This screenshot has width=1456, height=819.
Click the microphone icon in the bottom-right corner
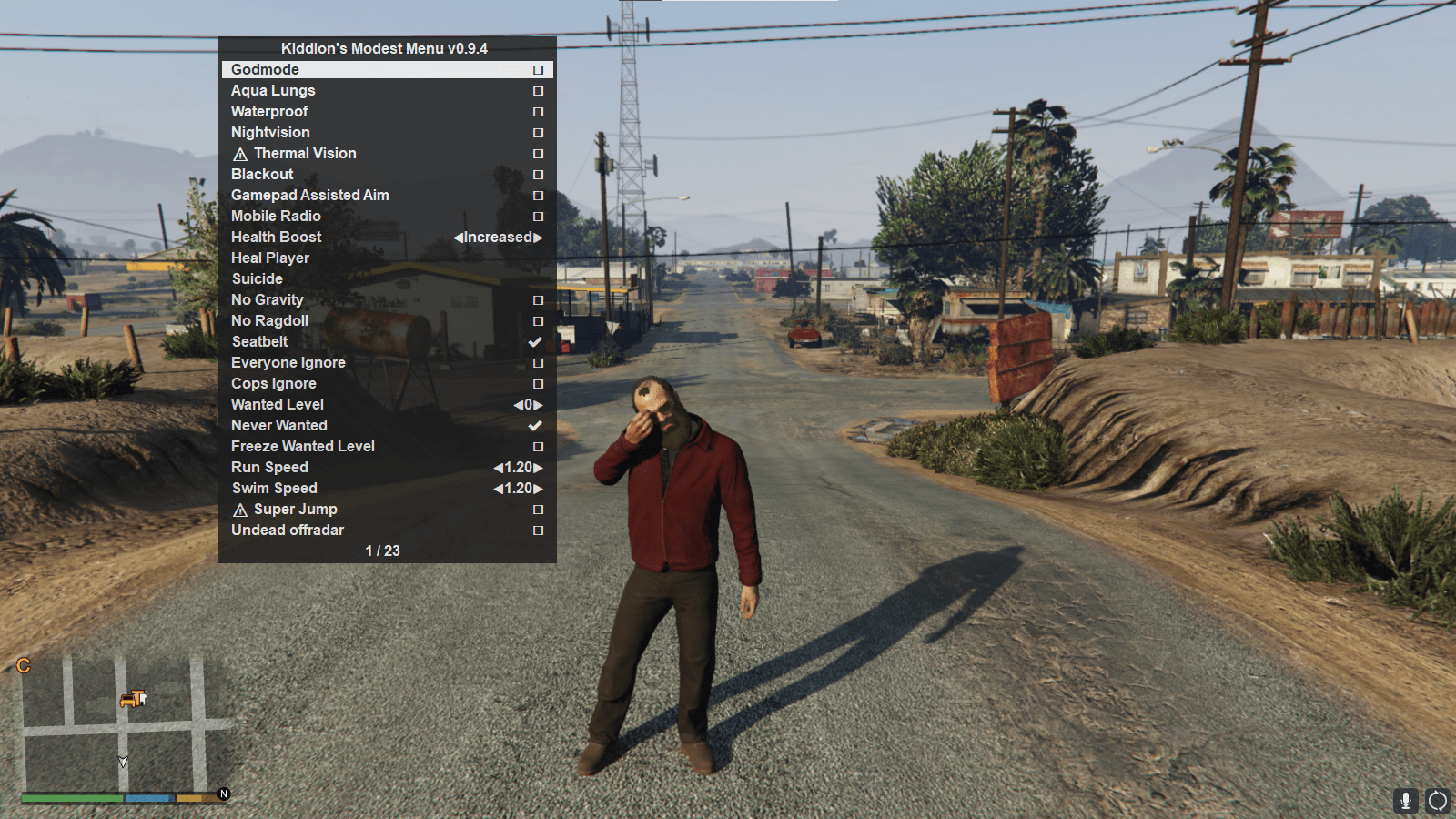point(1404,800)
